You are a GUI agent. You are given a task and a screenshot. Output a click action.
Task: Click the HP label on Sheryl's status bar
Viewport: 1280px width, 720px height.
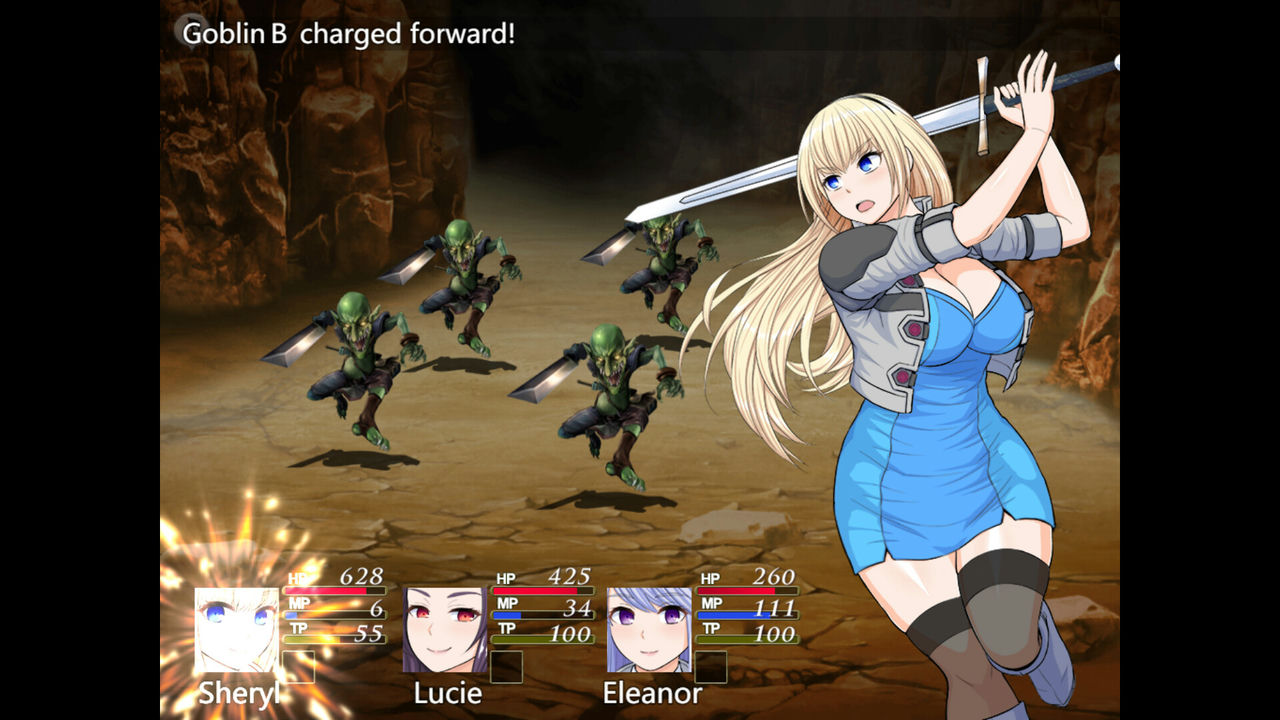point(296,578)
